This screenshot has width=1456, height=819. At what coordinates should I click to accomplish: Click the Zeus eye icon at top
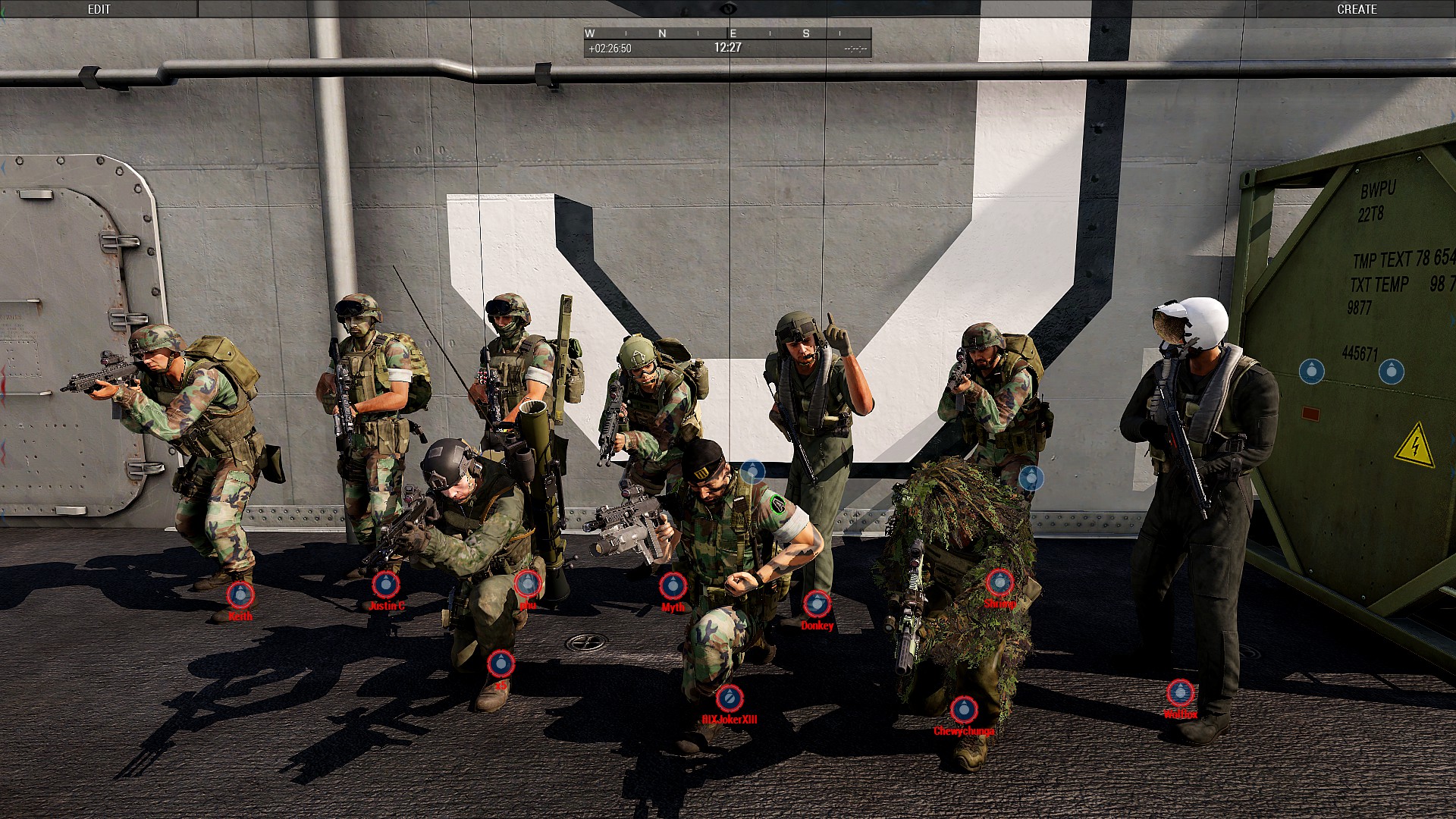tap(728, 8)
